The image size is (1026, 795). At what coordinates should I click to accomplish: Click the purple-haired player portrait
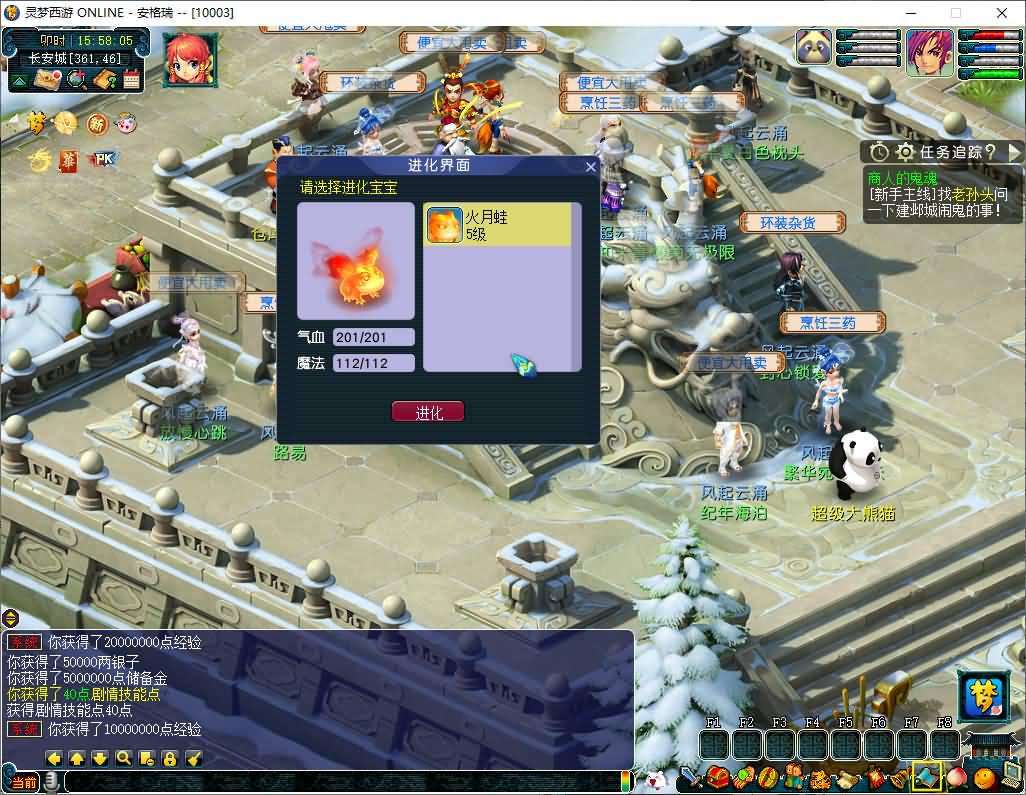[929, 53]
